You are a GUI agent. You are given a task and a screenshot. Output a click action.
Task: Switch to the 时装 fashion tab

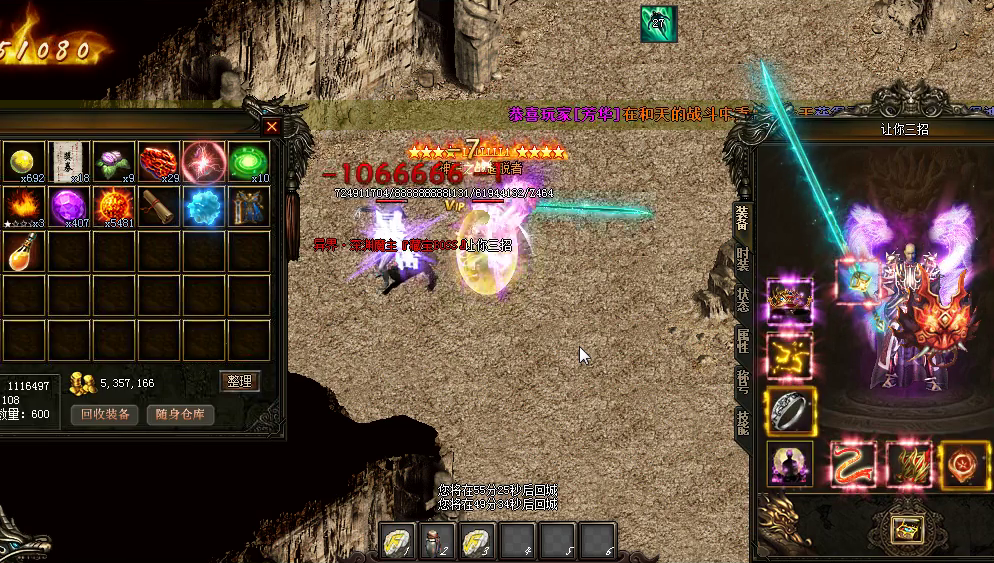click(x=742, y=258)
